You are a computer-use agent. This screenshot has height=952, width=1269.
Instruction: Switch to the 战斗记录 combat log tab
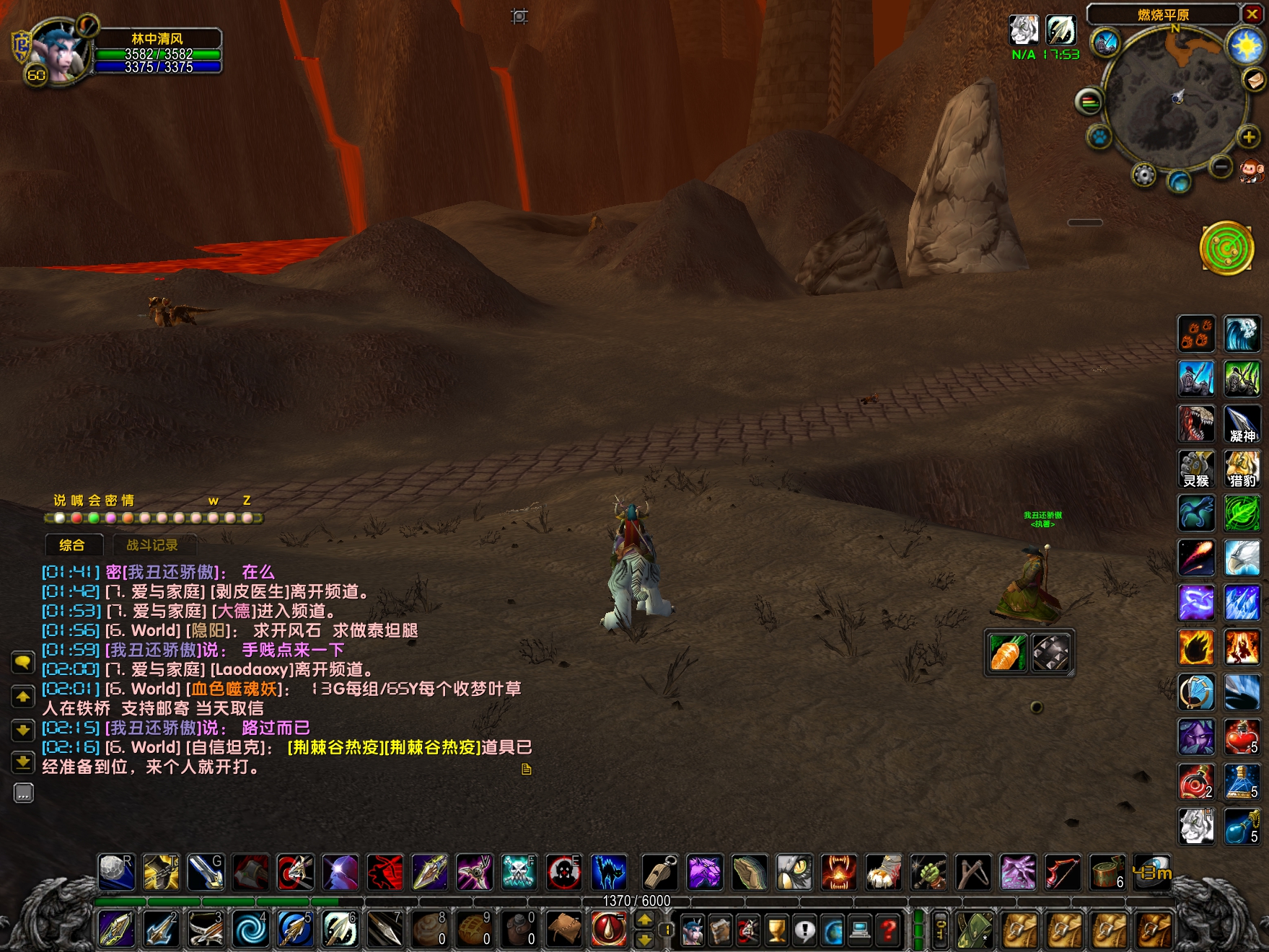pos(152,545)
